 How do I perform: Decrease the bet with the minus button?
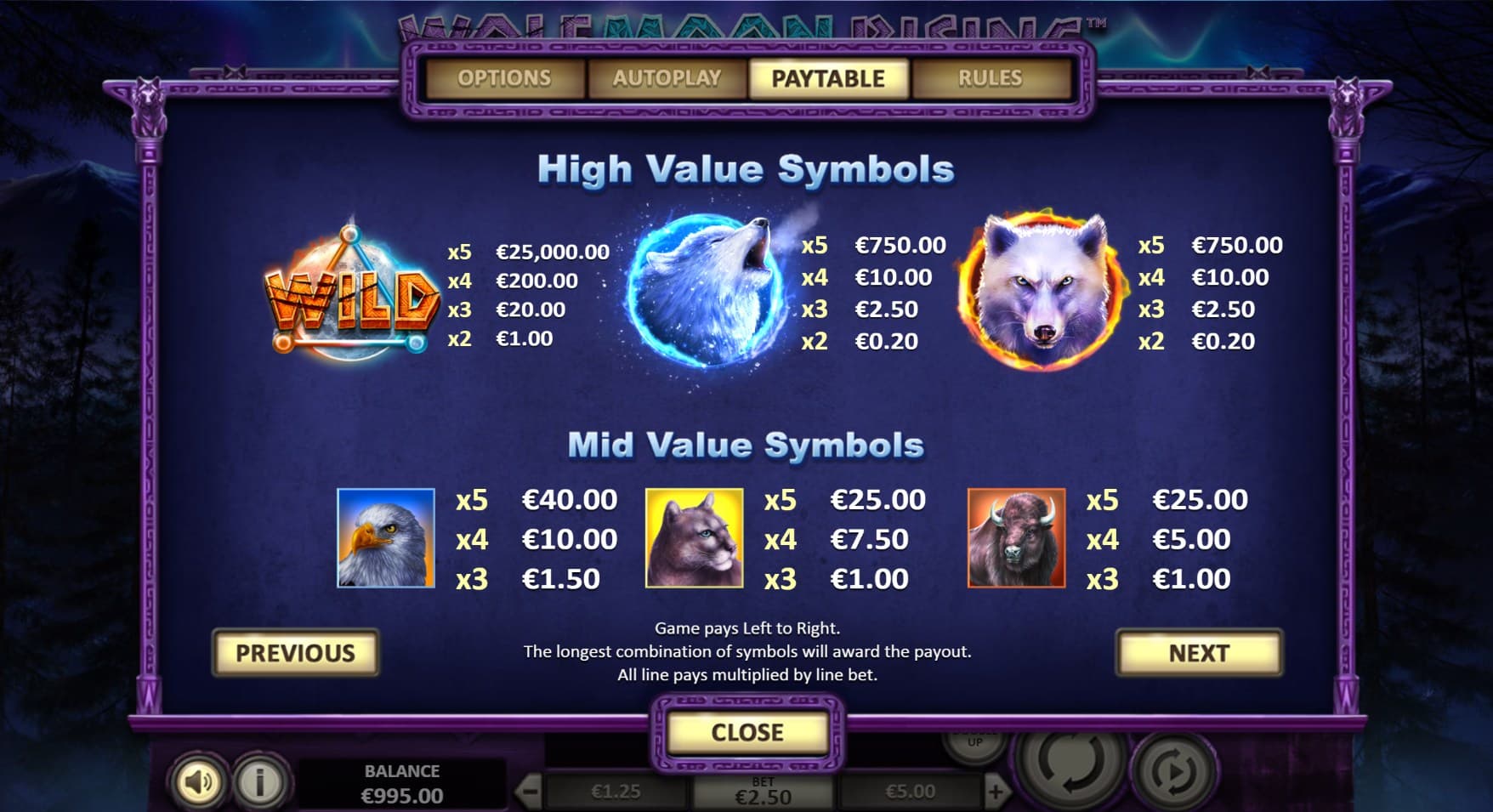pyautogui.click(x=529, y=792)
